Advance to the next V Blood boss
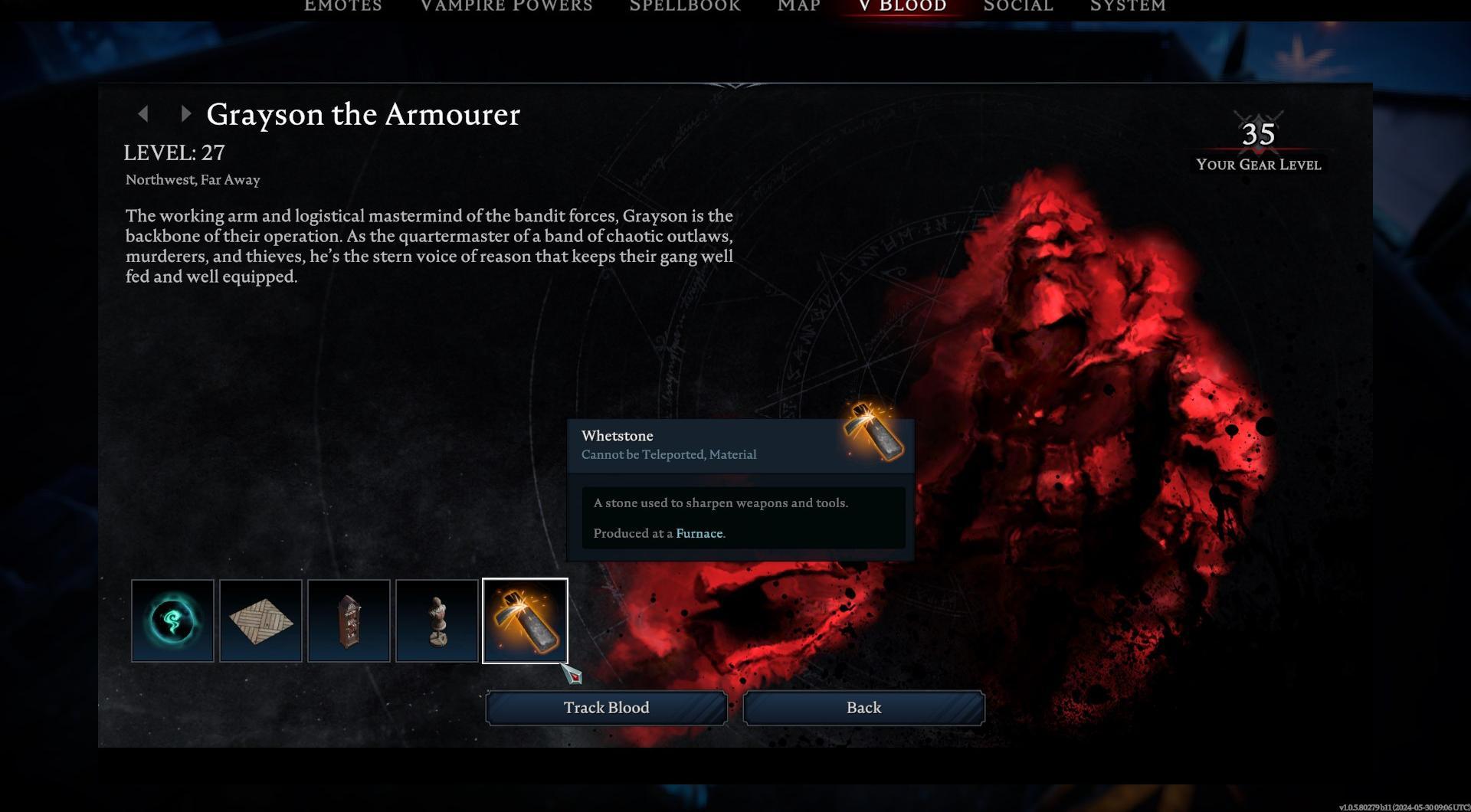The image size is (1471, 812). click(x=185, y=114)
